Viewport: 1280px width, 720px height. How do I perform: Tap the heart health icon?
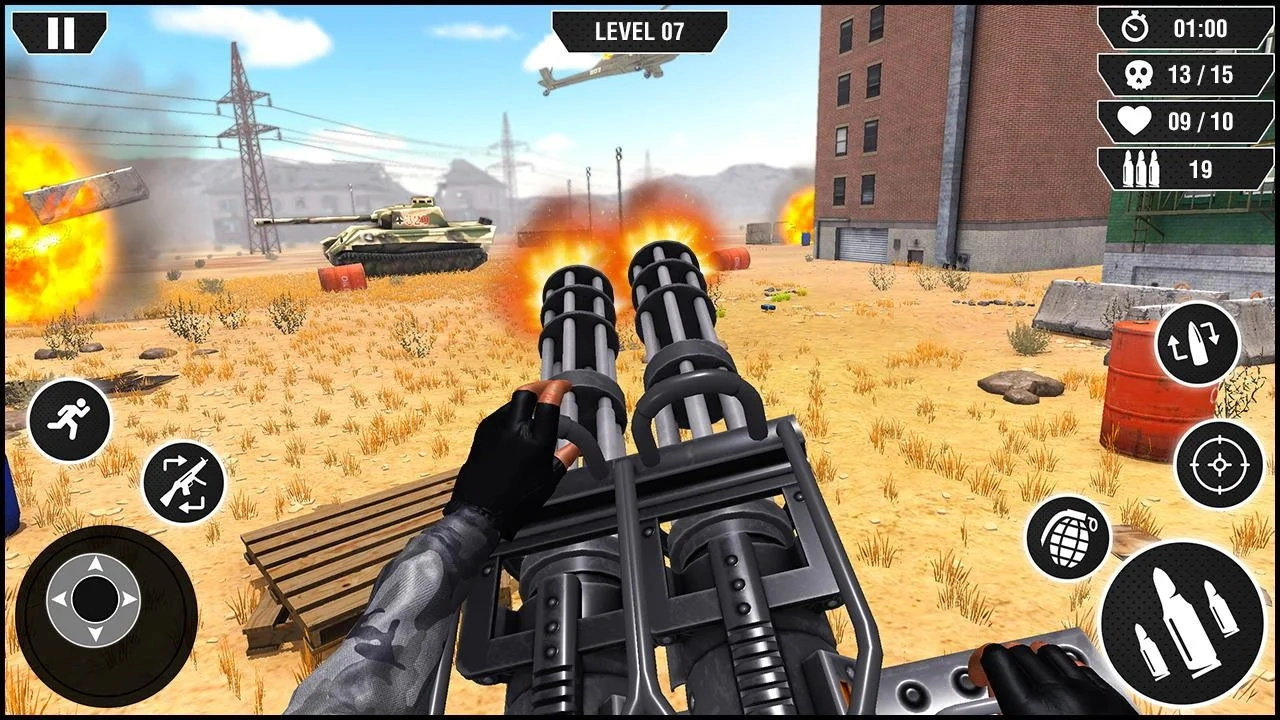click(x=1133, y=121)
